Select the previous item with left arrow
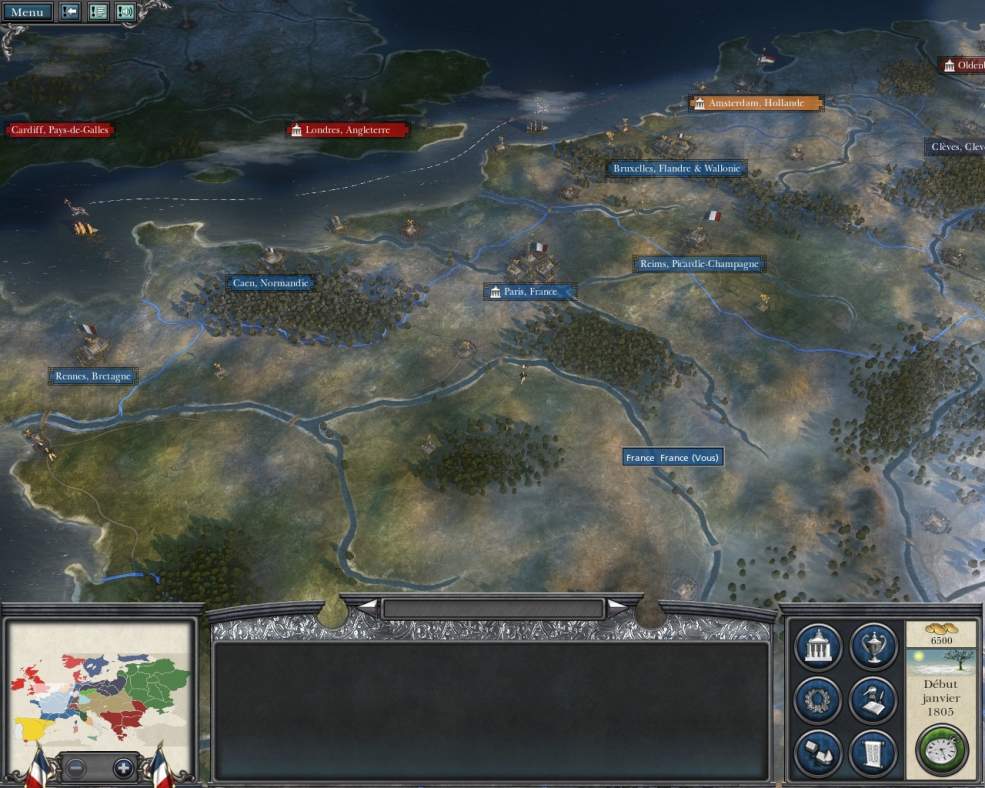 pos(367,607)
